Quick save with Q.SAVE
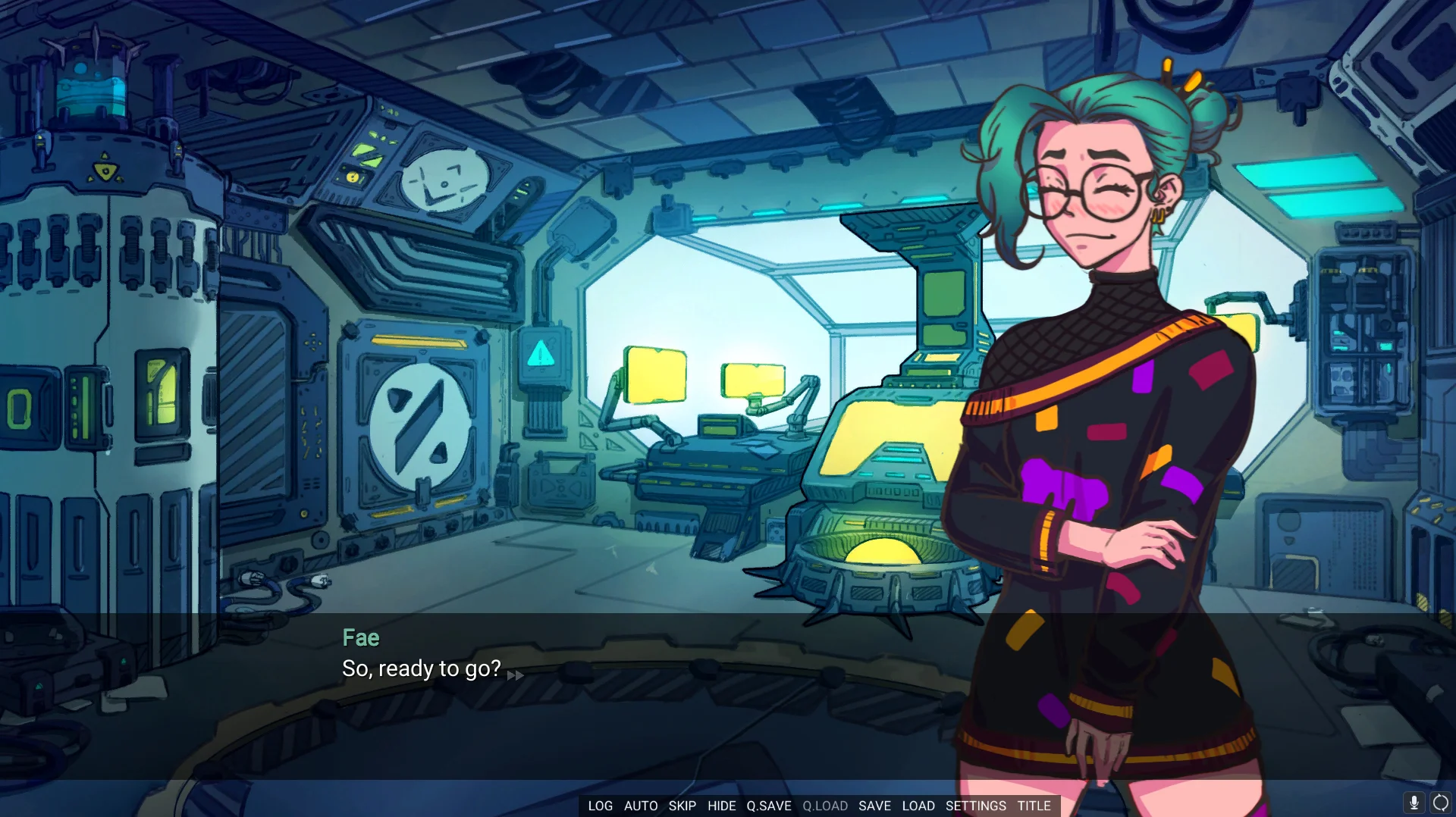 pyautogui.click(x=768, y=806)
